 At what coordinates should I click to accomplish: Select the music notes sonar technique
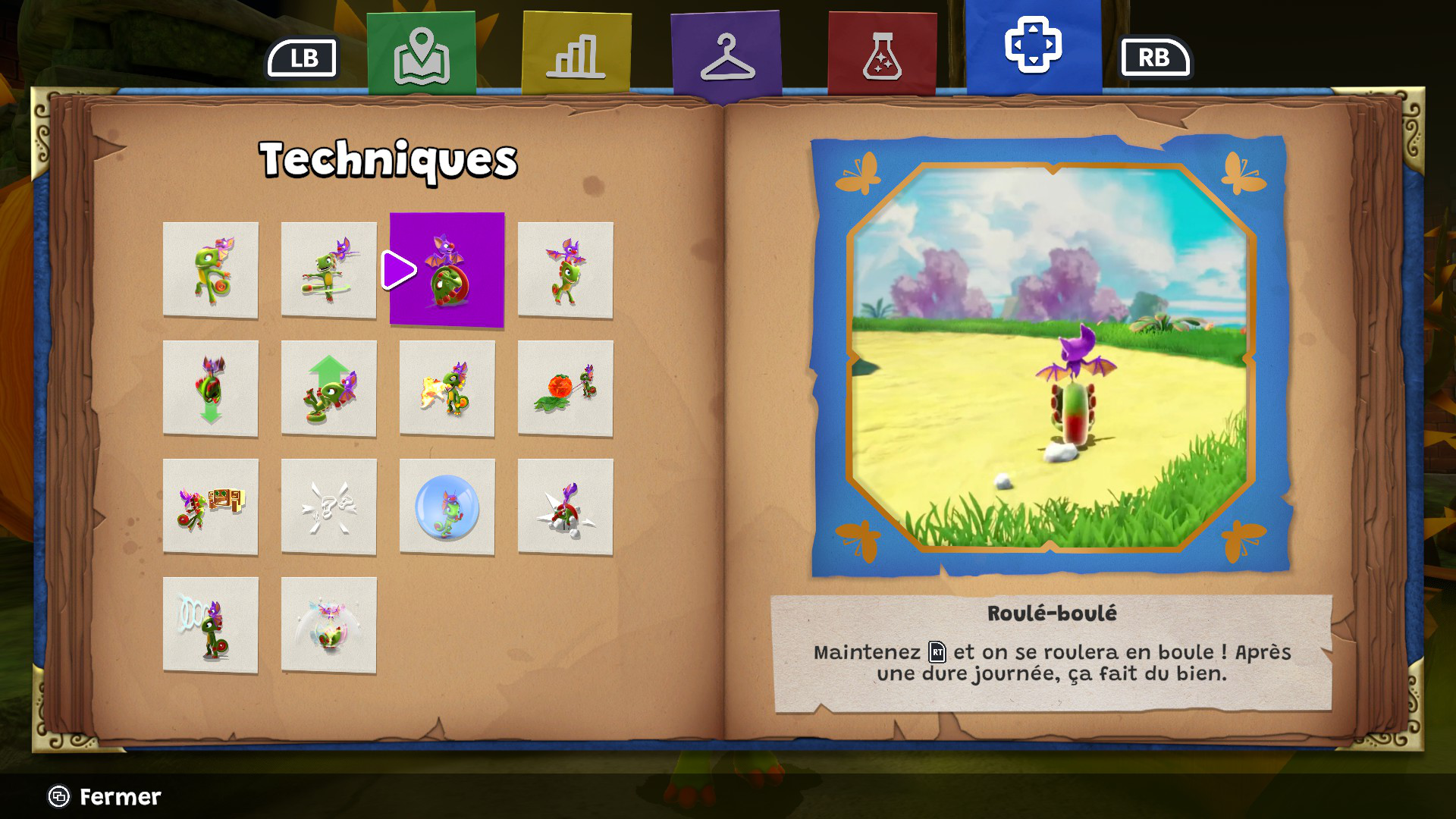point(328,507)
